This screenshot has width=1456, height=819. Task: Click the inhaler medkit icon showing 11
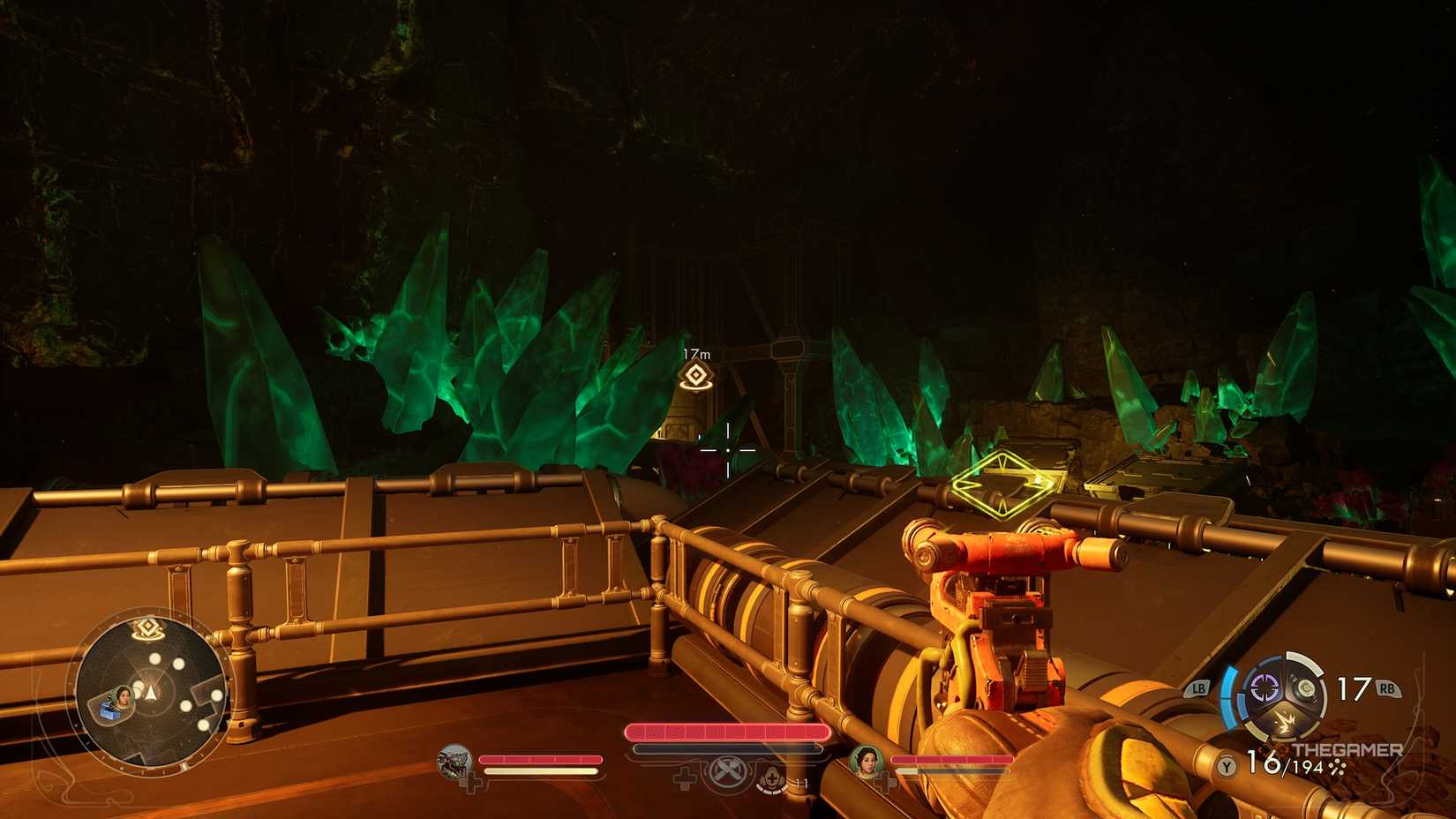point(770,778)
